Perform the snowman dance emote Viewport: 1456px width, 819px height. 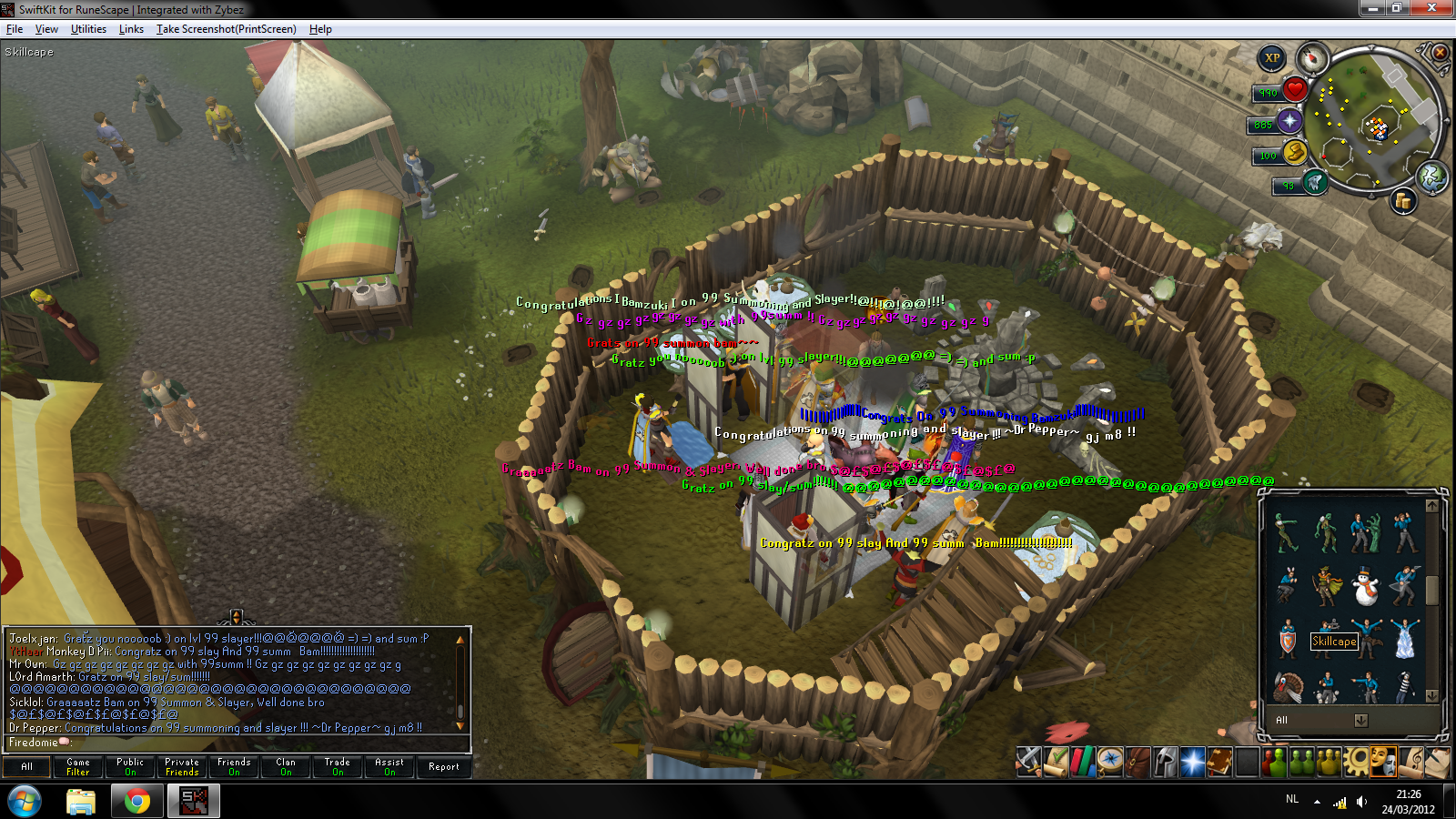[1366, 586]
